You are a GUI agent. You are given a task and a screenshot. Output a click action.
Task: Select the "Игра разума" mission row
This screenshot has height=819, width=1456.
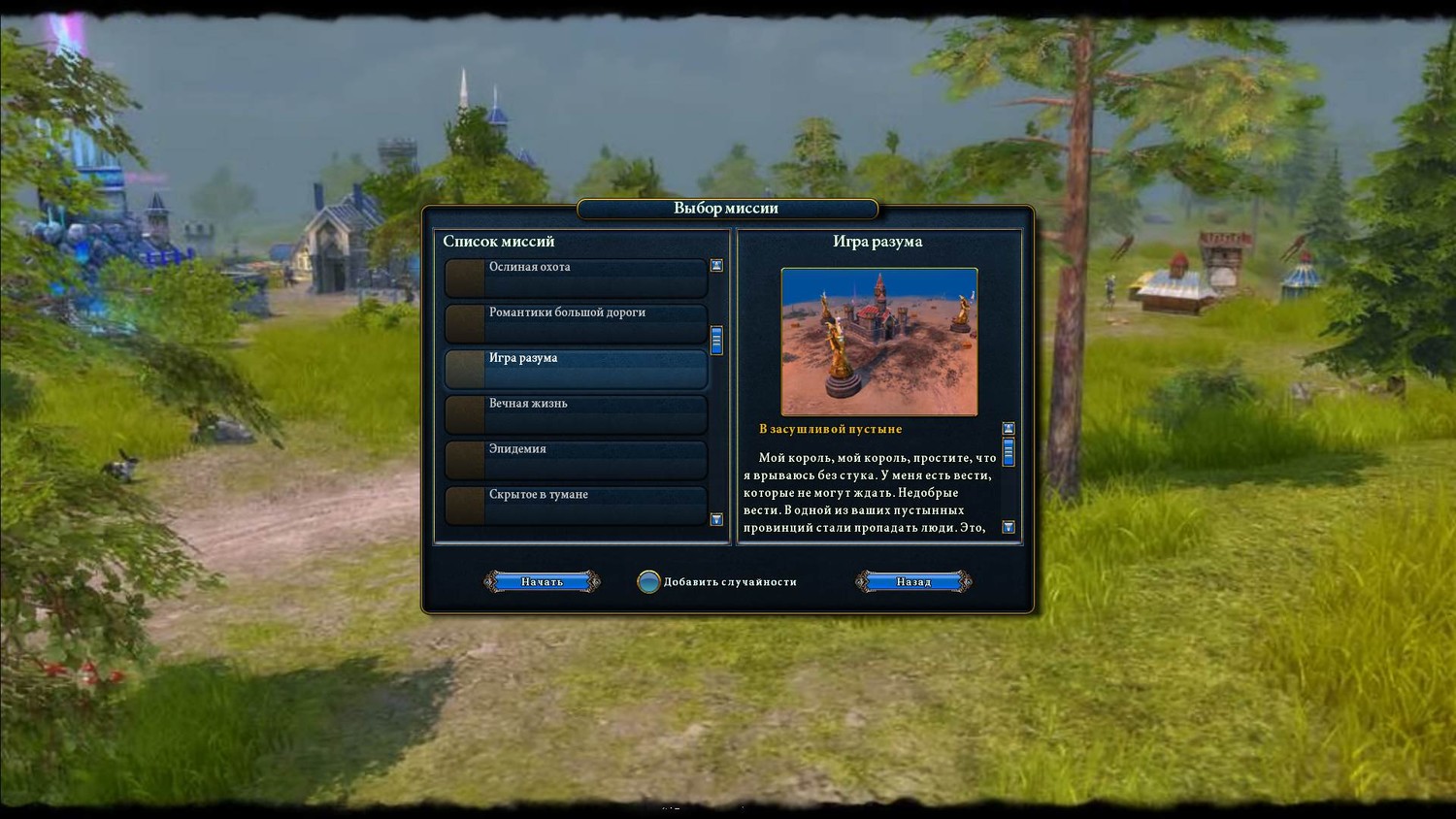[x=577, y=369]
